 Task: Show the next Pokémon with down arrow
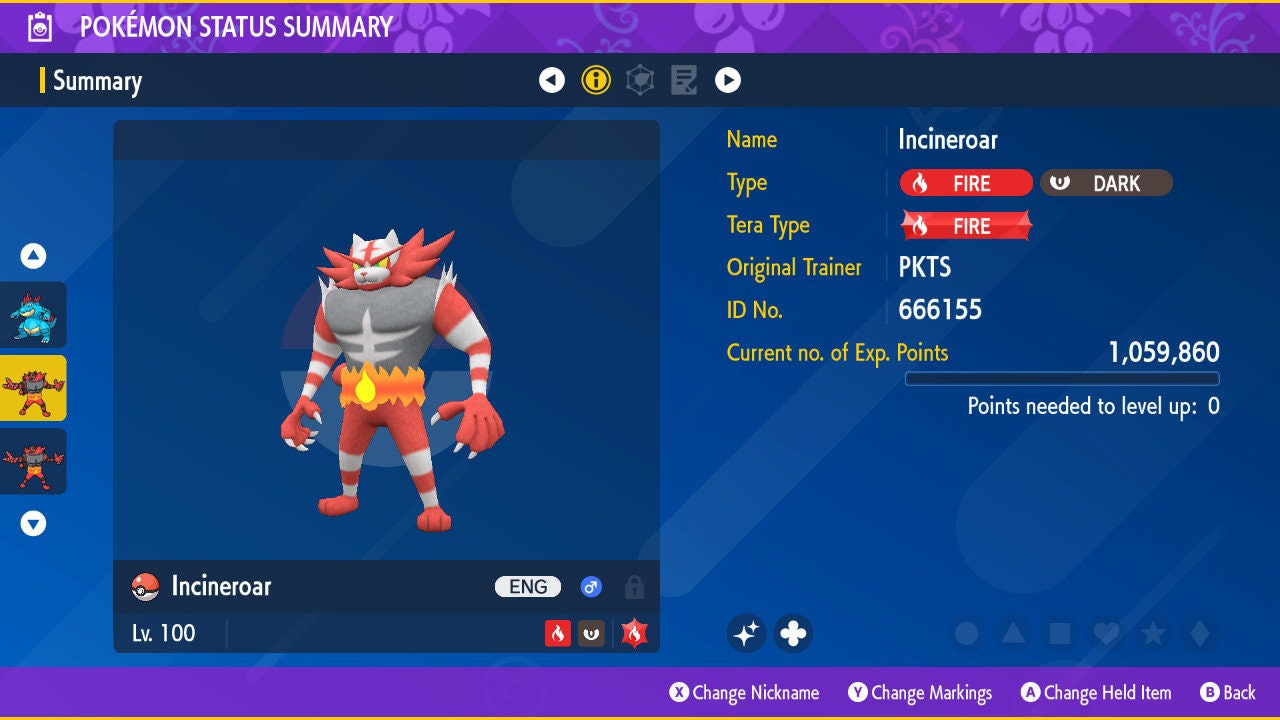click(x=33, y=523)
